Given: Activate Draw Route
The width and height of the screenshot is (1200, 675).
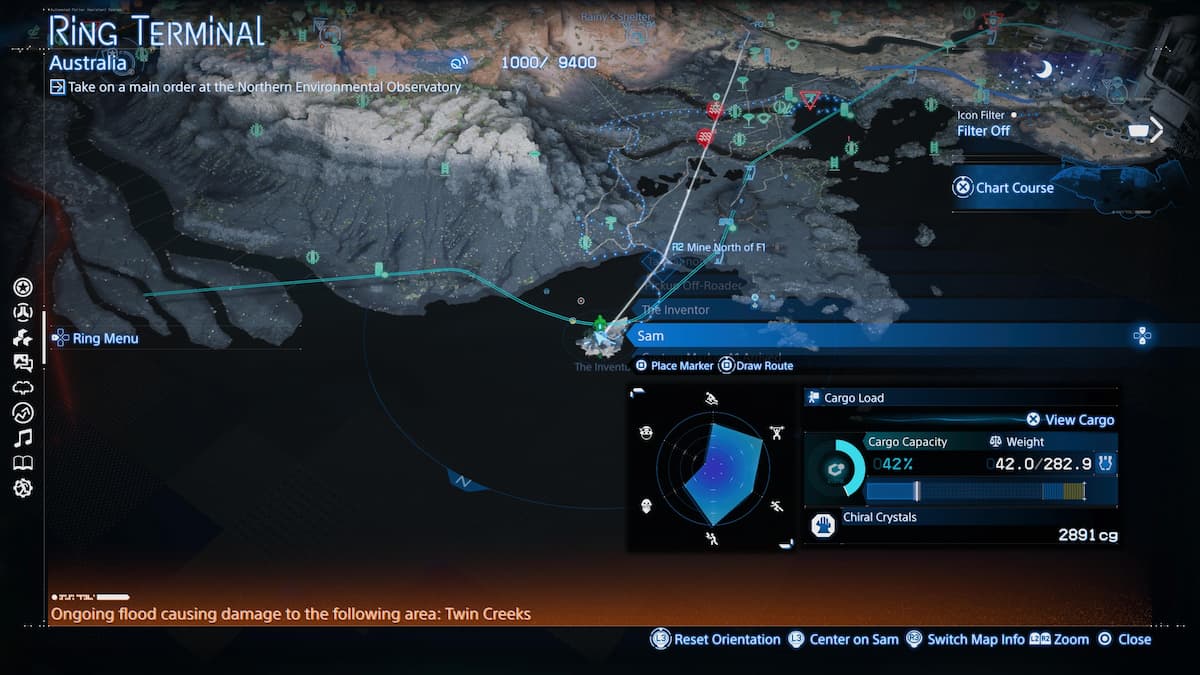Looking at the screenshot, I should tap(756, 366).
